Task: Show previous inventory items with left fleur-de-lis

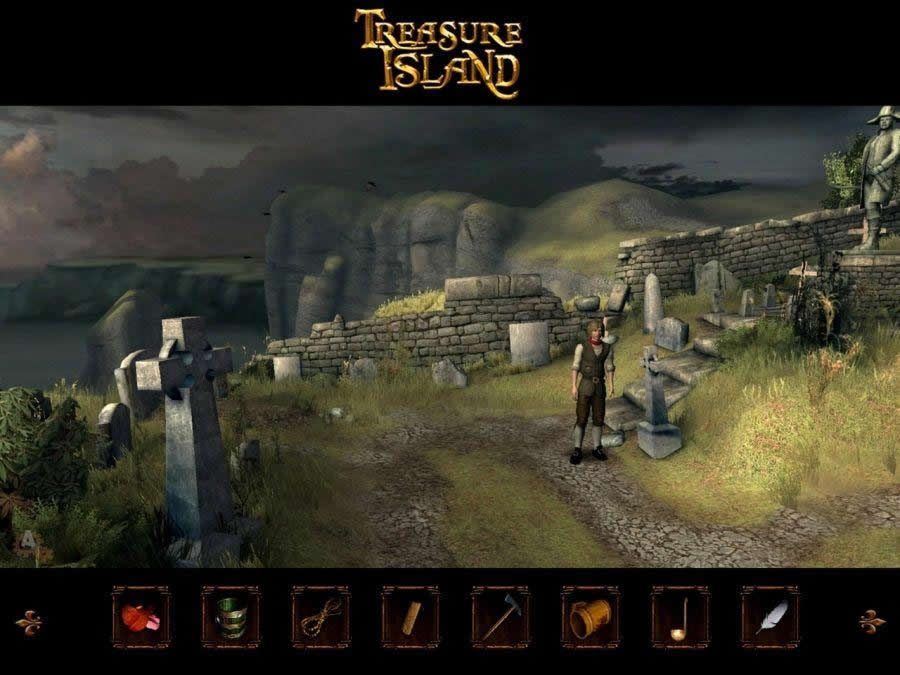Action: pos(29,621)
